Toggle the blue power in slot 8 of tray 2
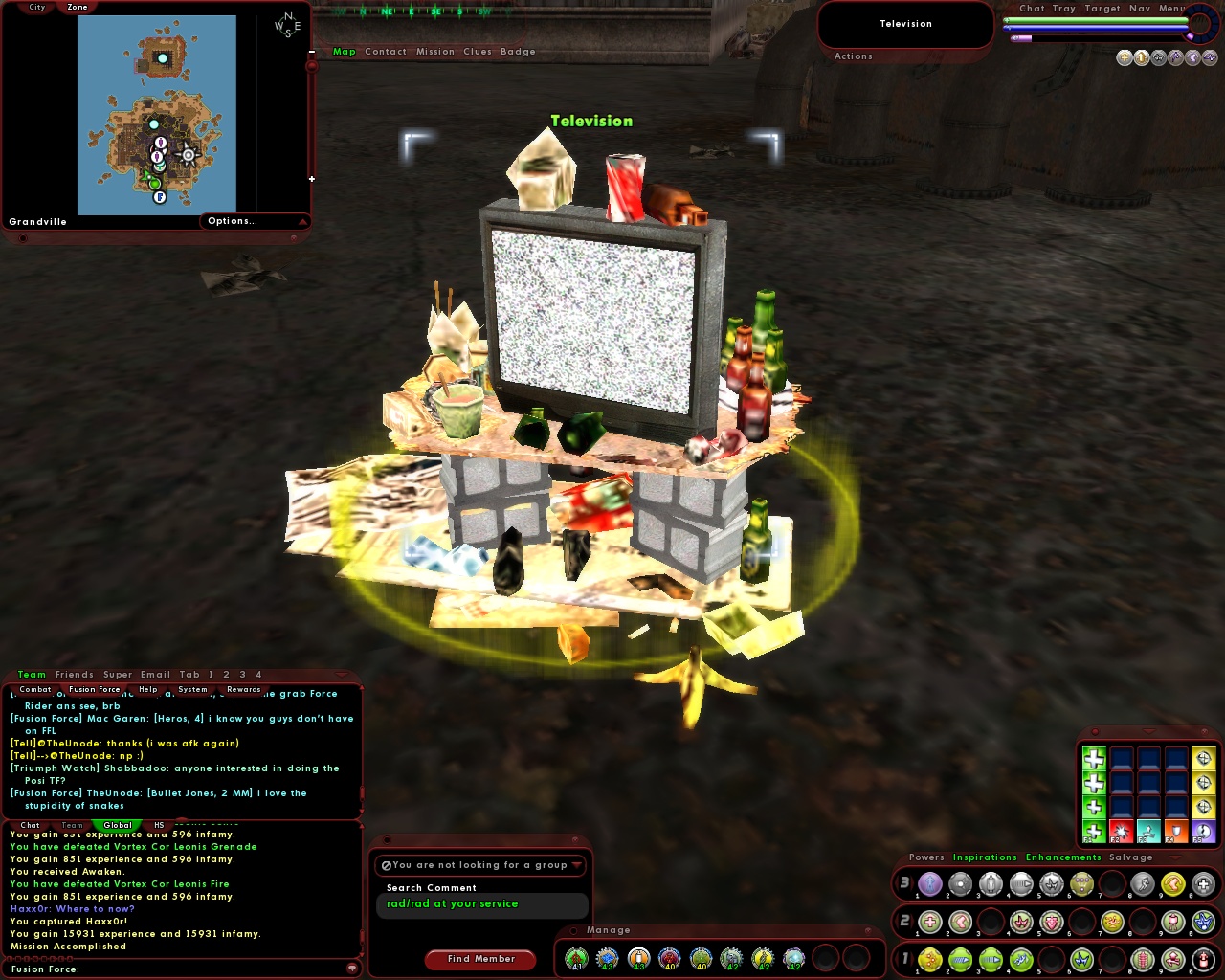The width and height of the screenshot is (1225, 980). pos(1201,923)
